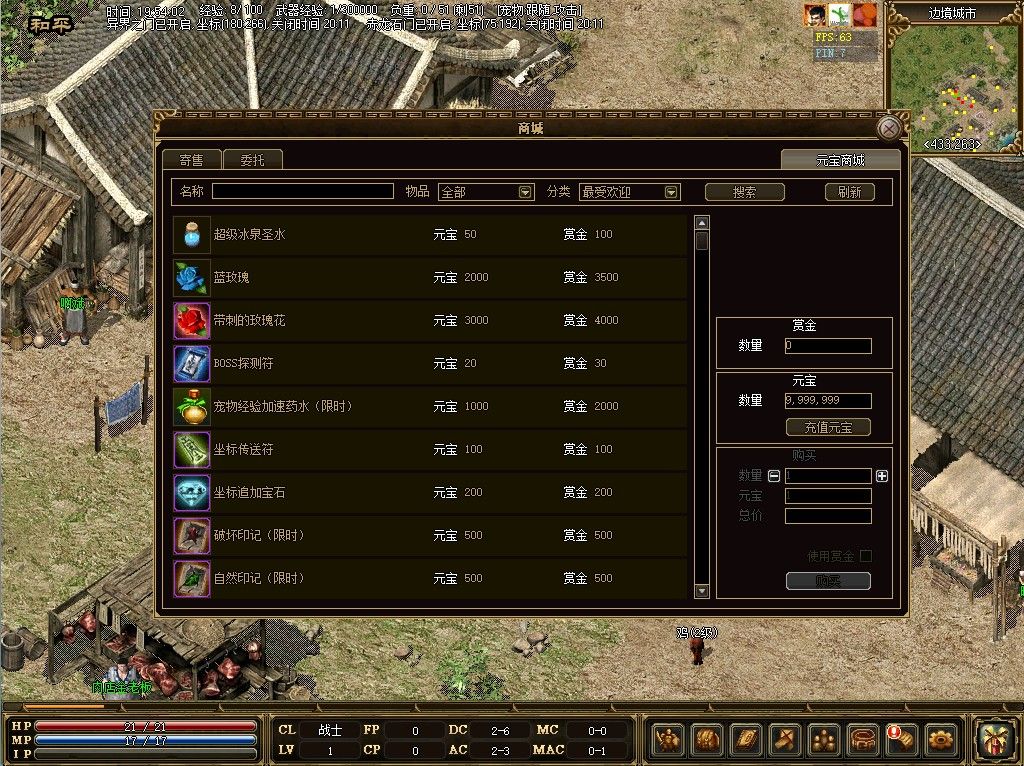Select the 元宝商城 tab
The width and height of the screenshot is (1024, 766).
click(840, 160)
